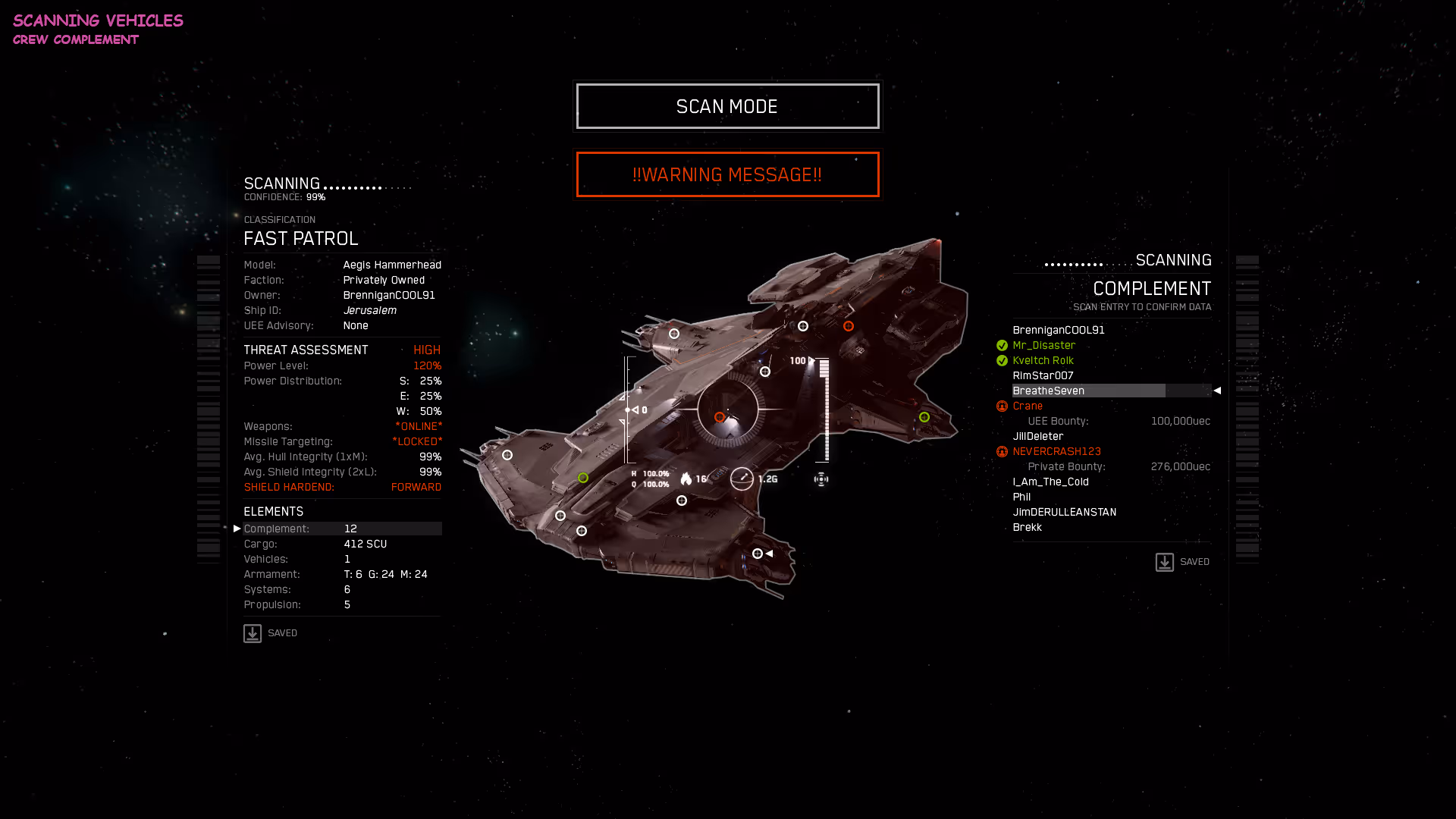
Task: Select crew entry JillDeleter
Action: [1038, 436]
